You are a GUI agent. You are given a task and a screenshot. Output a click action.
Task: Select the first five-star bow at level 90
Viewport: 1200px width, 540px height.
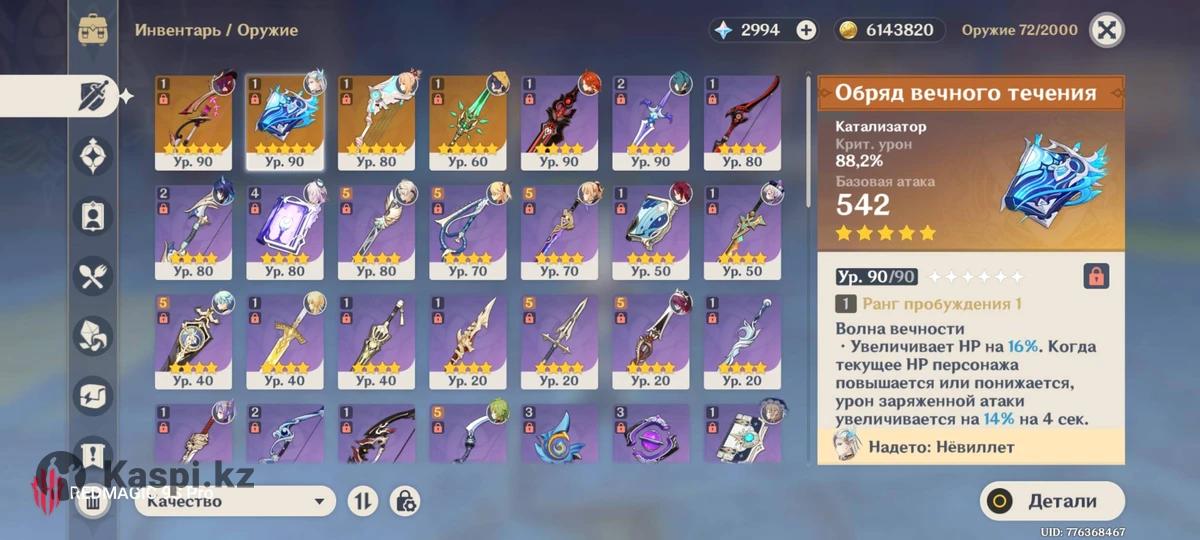(194, 122)
